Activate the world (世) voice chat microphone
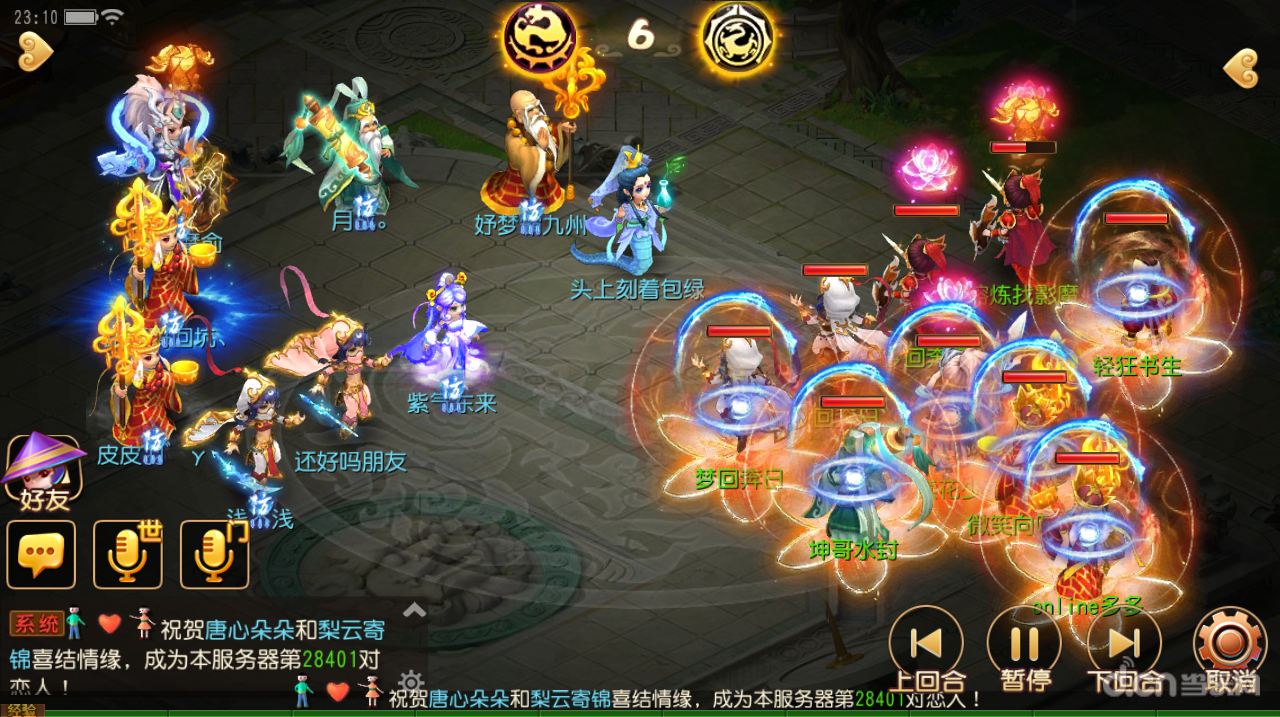Viewport: 1280px width, 717px height. pyautogui.click(x=128, y=554)
